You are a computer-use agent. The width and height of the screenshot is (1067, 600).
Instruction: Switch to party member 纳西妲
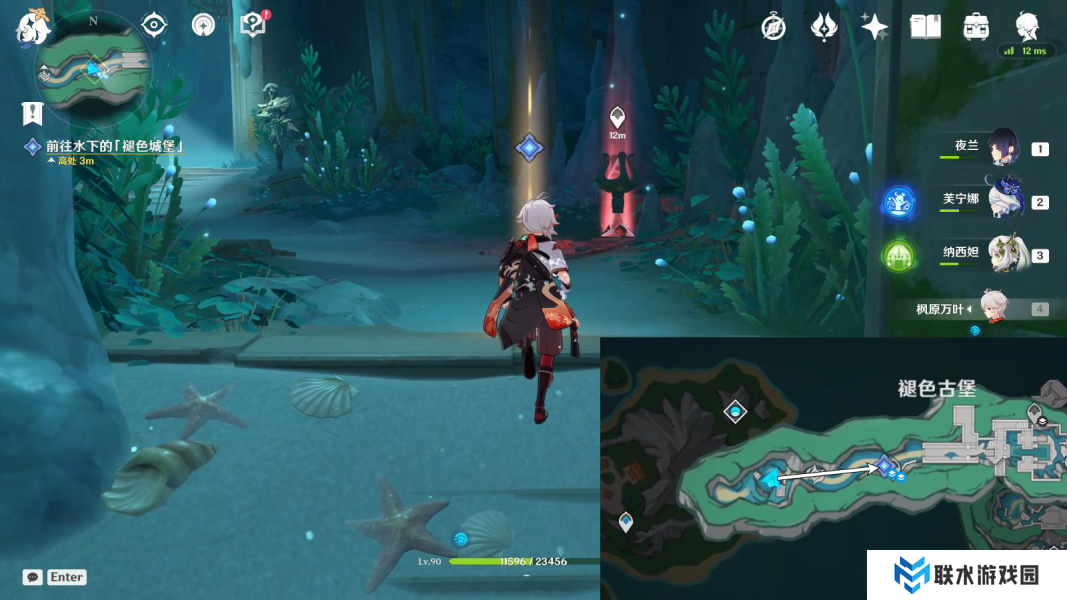click(1004, 255)
